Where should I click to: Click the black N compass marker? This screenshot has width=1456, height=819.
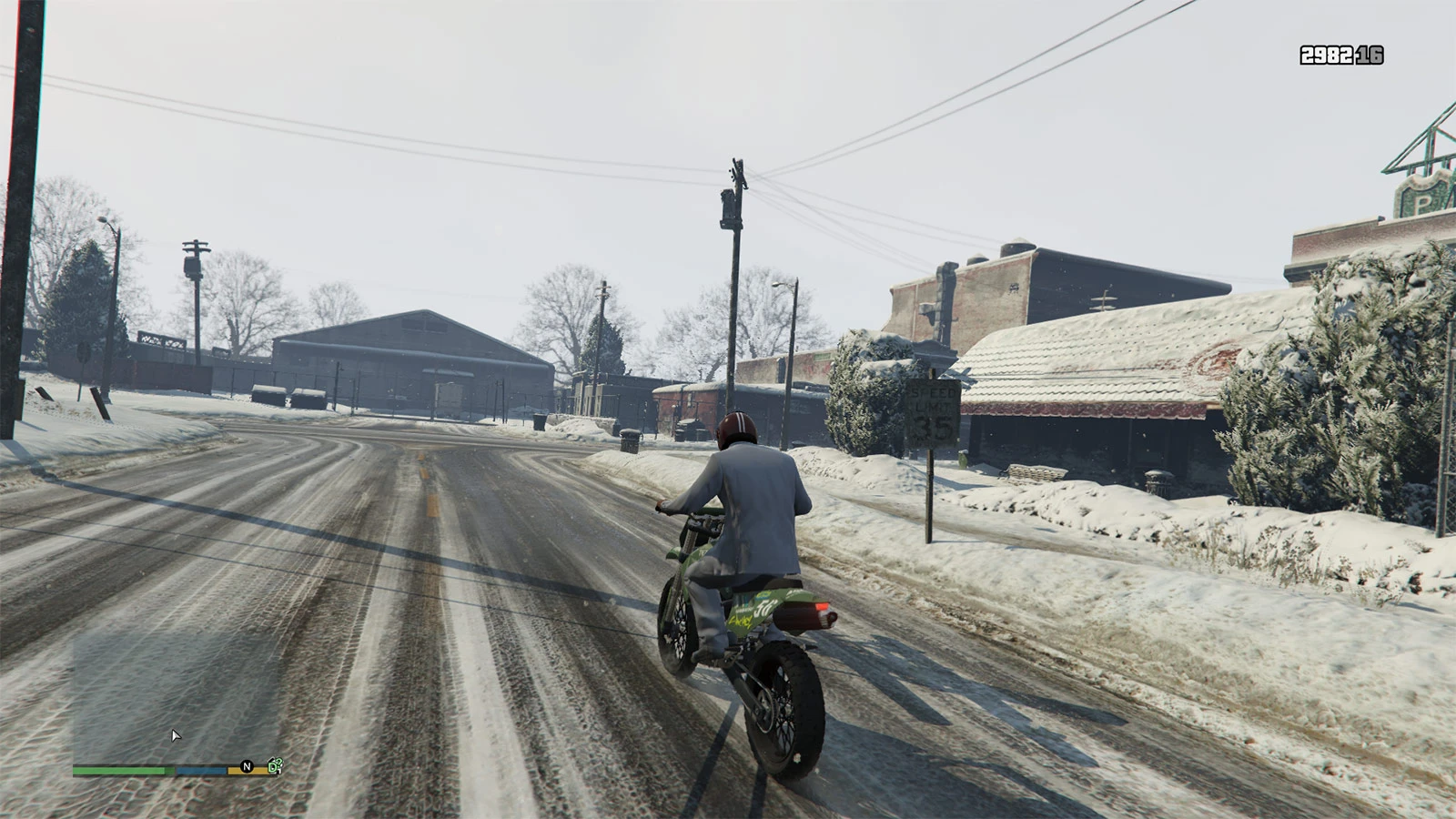(246, 767)
